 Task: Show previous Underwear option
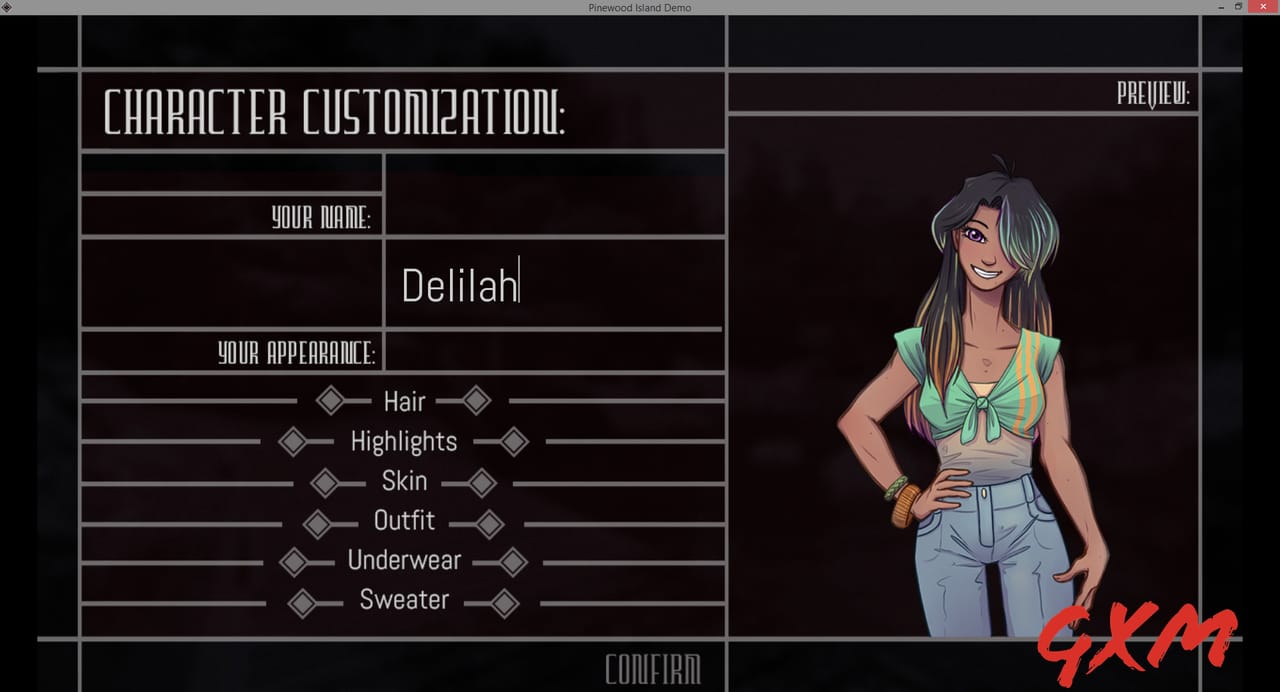293,562
